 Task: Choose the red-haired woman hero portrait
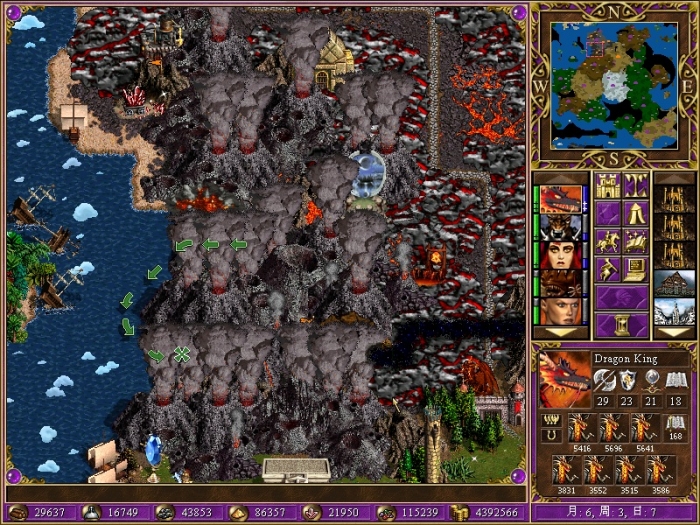coord(561,256)
